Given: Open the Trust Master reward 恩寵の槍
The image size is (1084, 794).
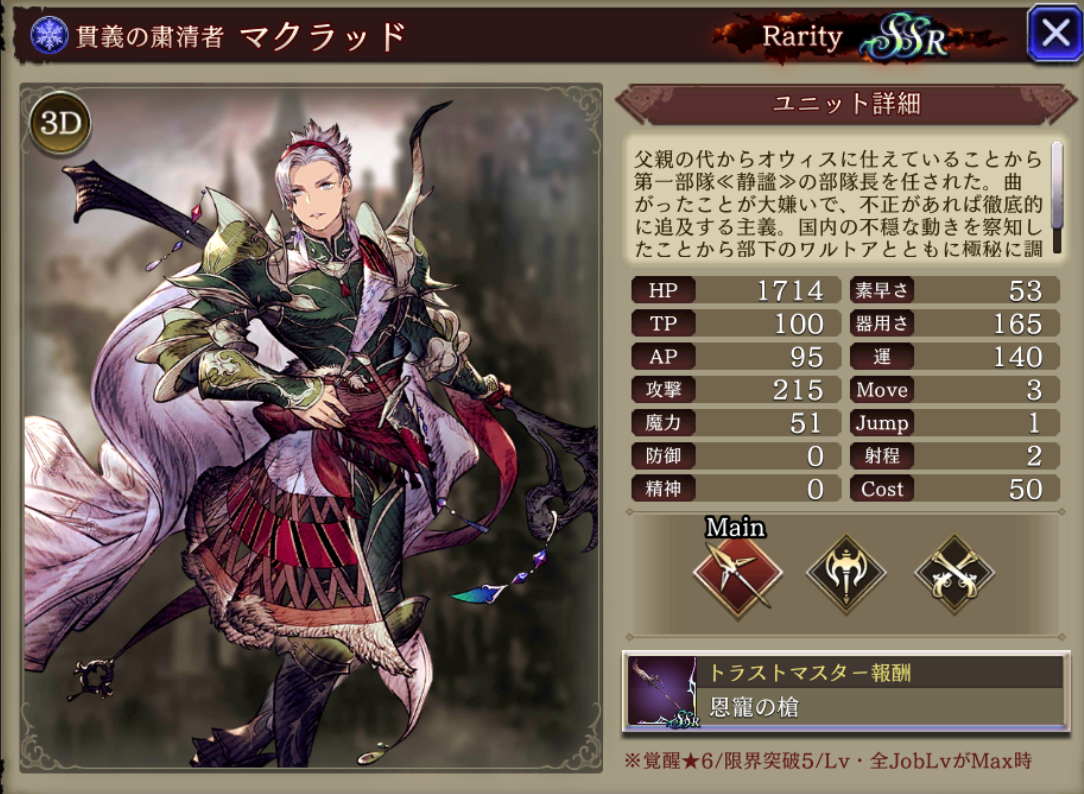Looking at the screenshot, I should click(x=846, y=691).
